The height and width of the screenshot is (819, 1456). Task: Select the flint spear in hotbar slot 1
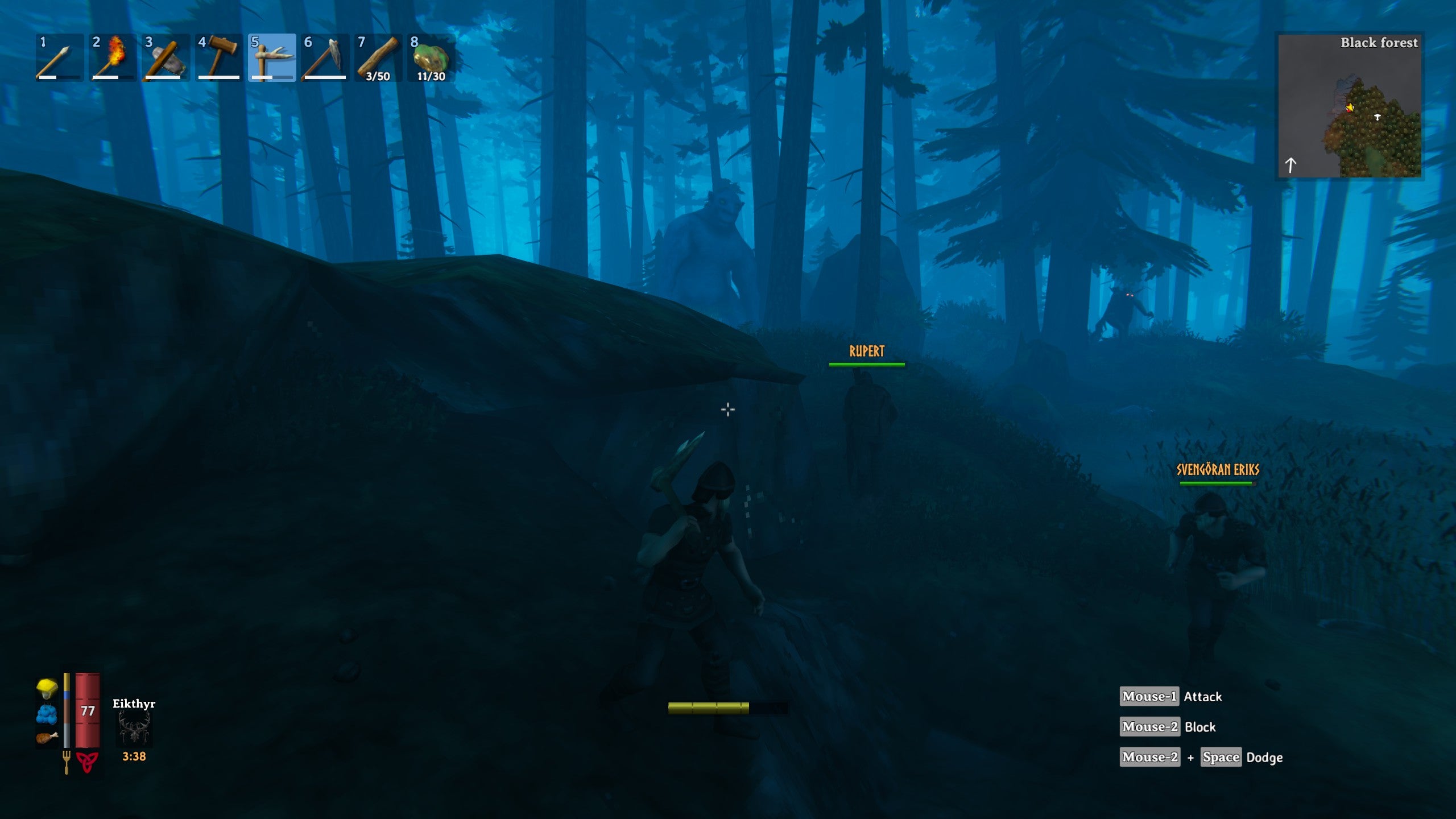[x=59, y=58]
